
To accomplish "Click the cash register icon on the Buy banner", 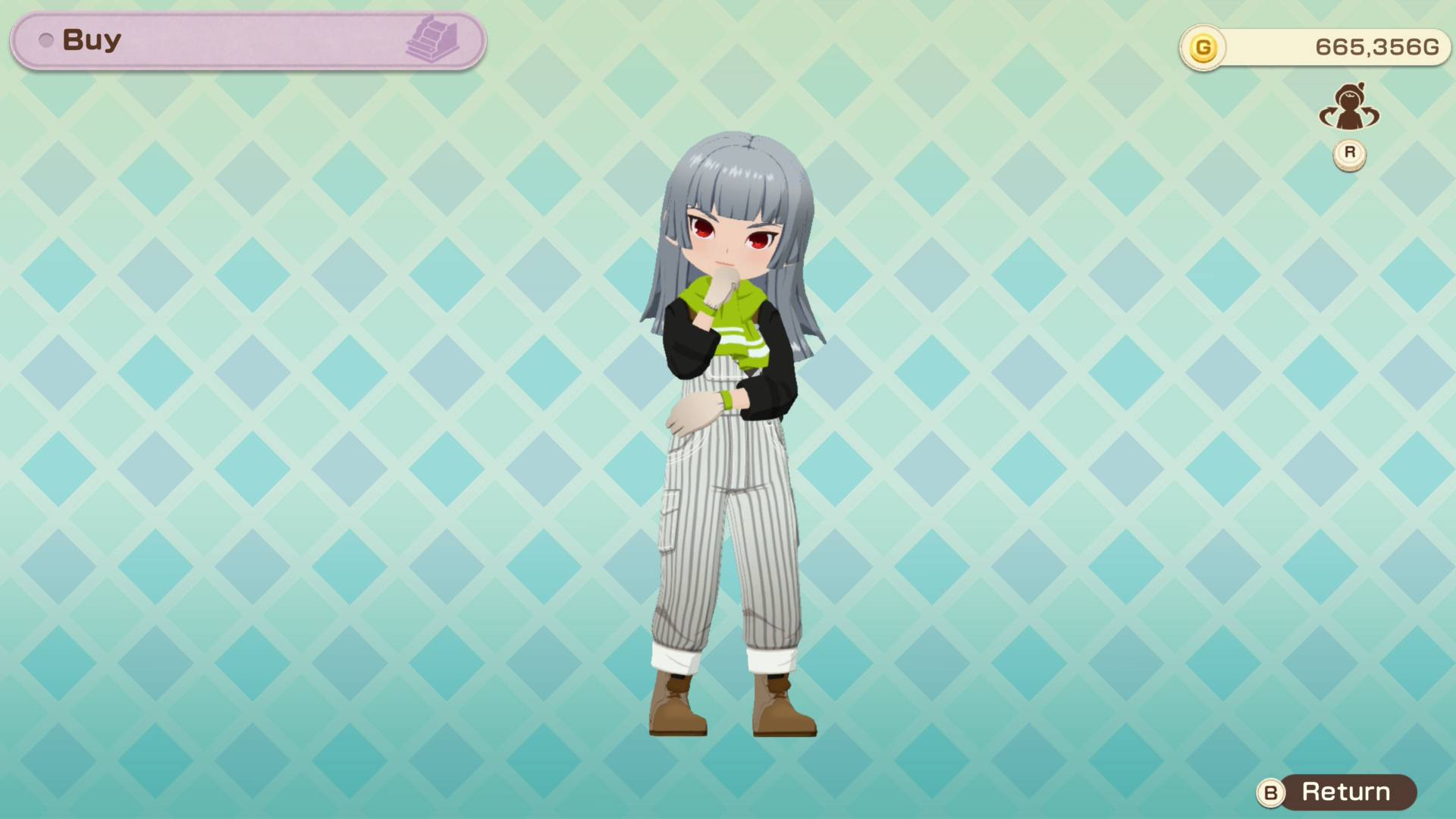I will (x=444, y=39).
